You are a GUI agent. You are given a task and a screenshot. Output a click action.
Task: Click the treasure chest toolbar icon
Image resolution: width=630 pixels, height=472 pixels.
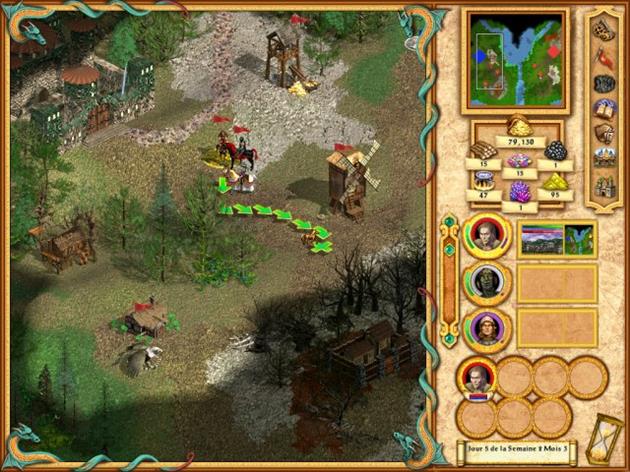pyautogui.click(x=604, y=133)
